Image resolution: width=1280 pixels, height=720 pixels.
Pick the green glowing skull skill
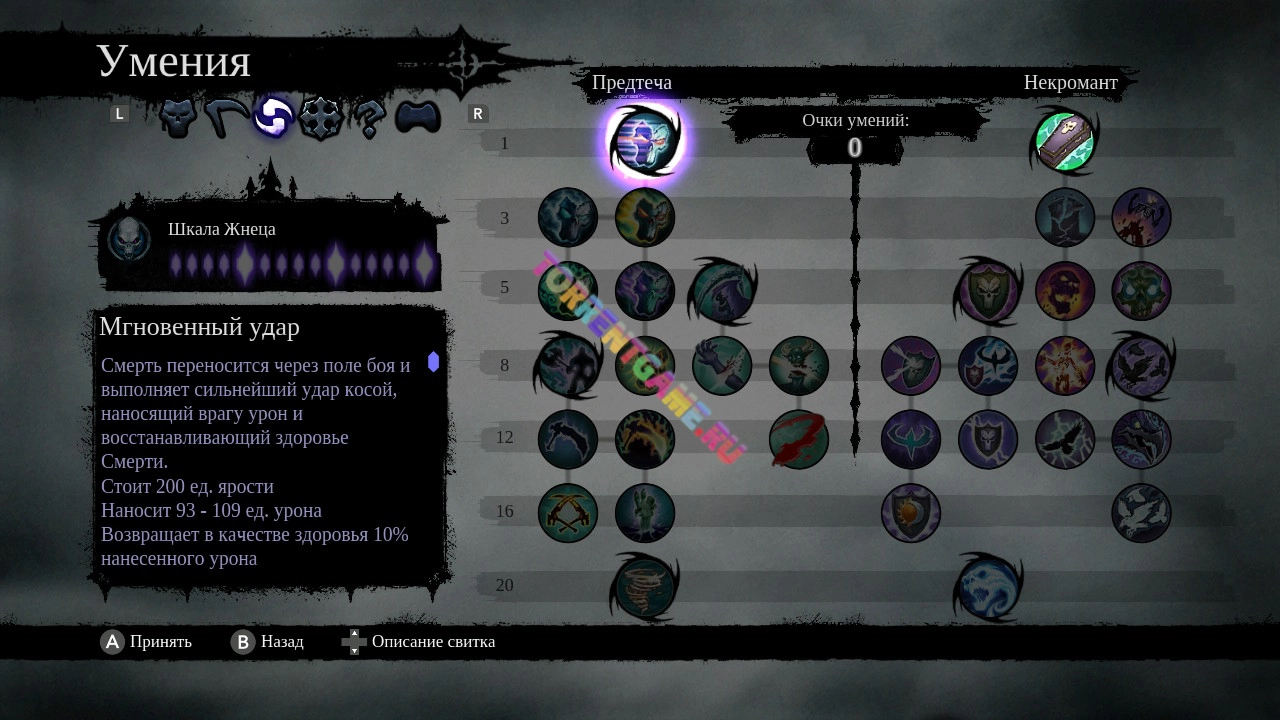tap(1141, 291)
